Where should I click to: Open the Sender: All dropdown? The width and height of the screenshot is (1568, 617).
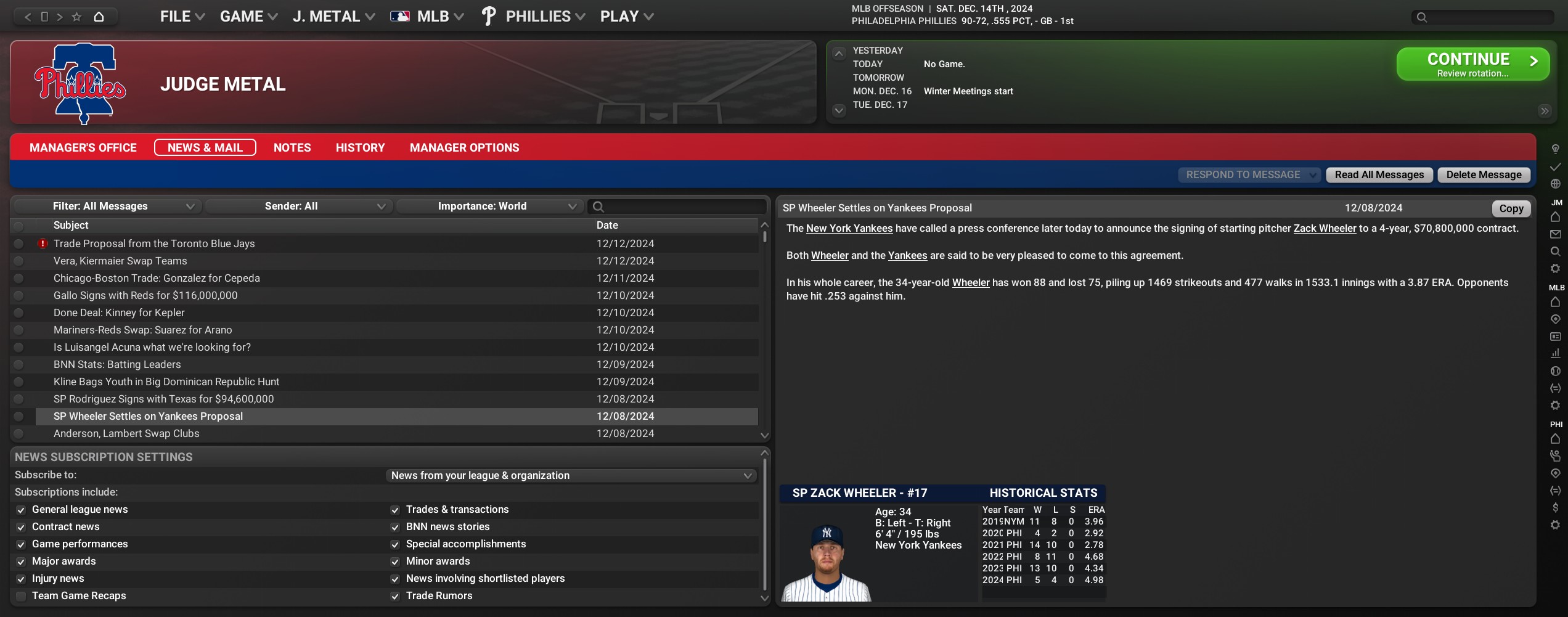(297, 206)
